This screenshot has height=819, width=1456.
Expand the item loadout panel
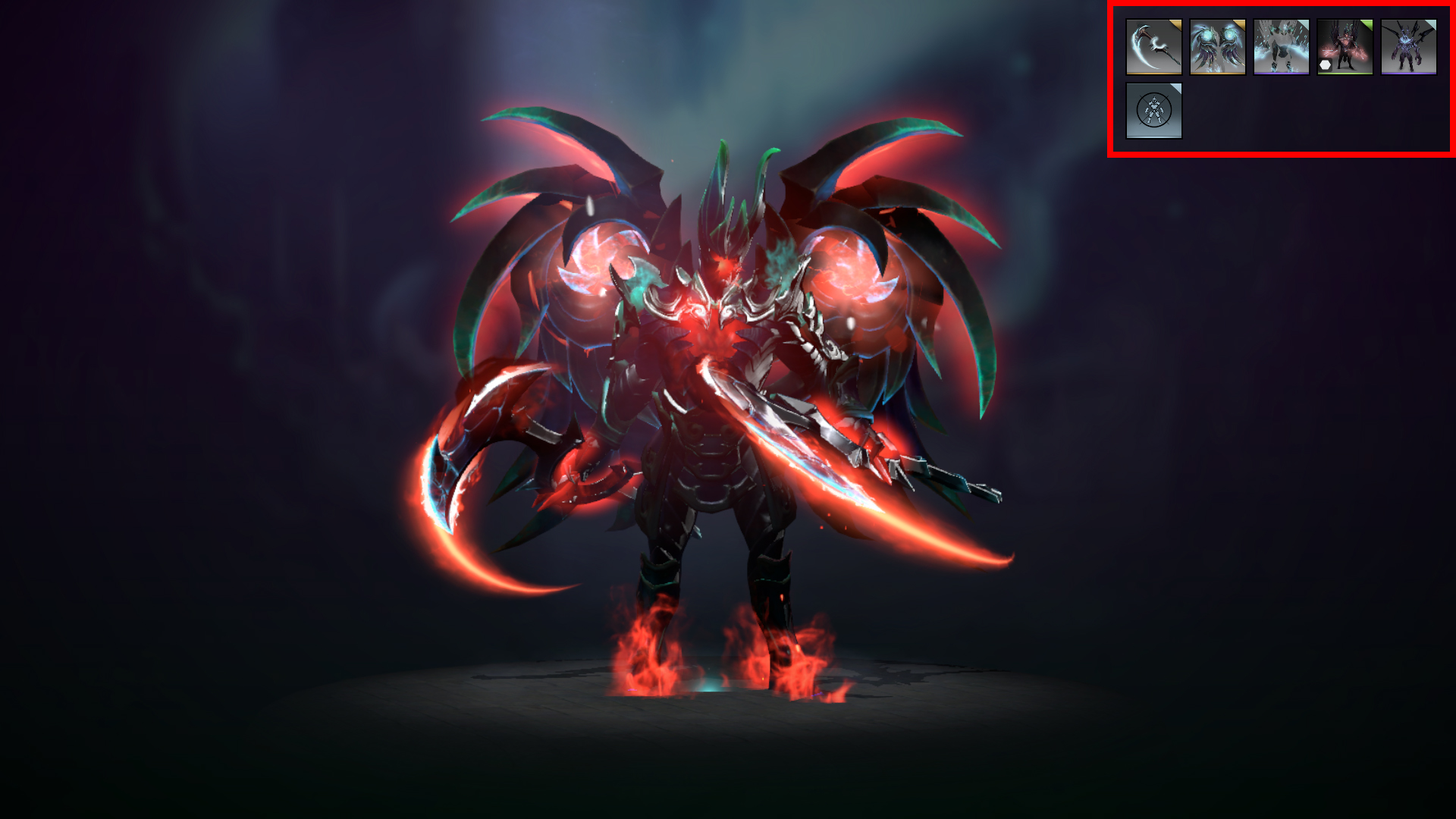pyautogui.click(x=1282, y=80)
